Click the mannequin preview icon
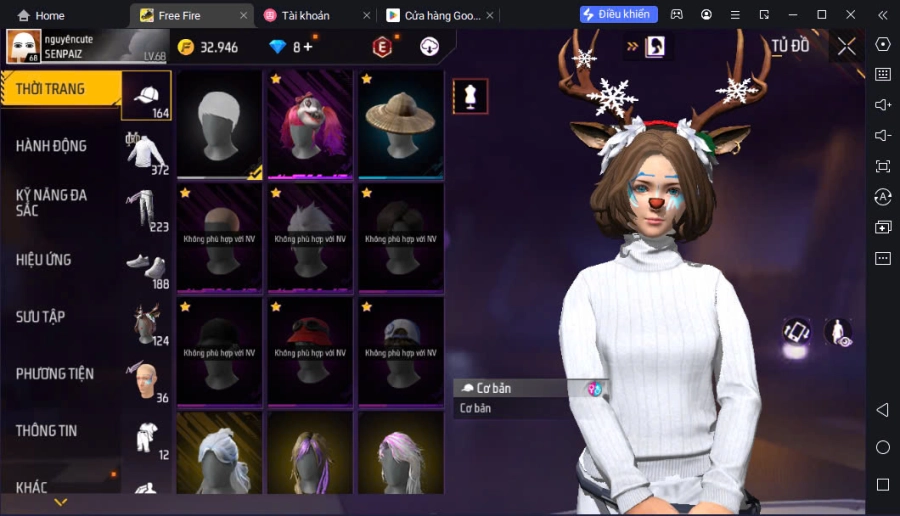The height and width of the screenshot is (516, 900). click(x=470, y=96)
